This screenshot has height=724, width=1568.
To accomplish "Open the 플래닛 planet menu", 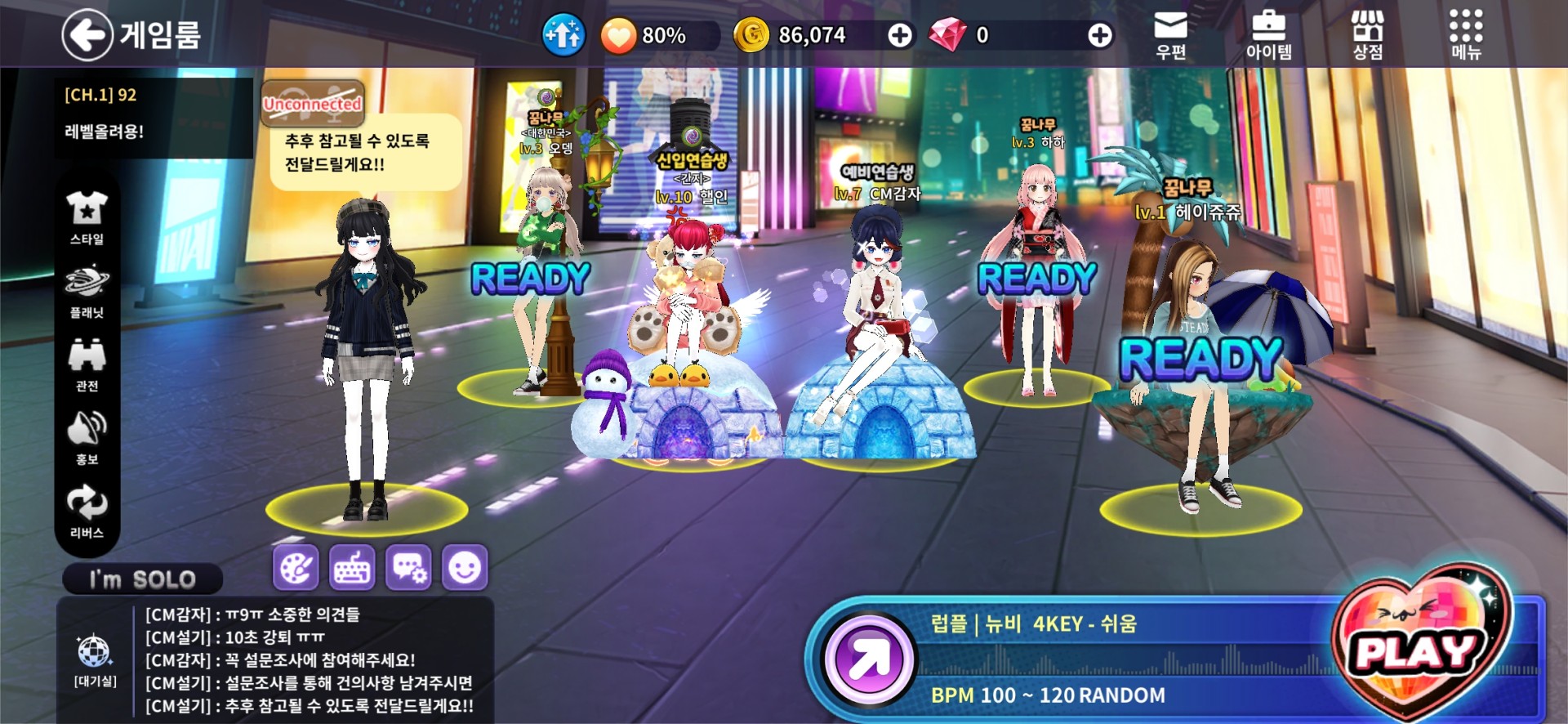I will [x=87, y=291].
